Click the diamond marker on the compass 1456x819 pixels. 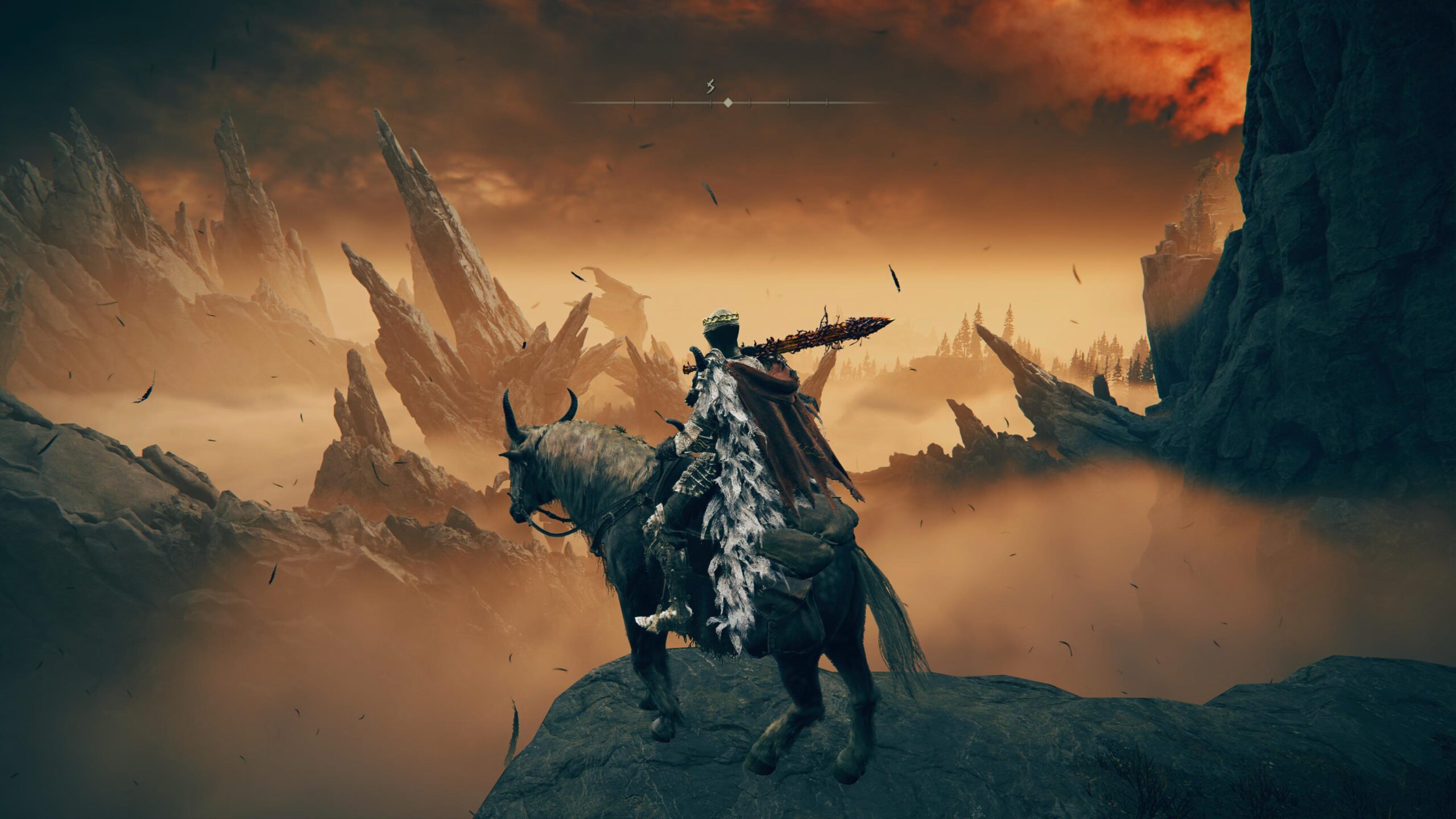727,103
